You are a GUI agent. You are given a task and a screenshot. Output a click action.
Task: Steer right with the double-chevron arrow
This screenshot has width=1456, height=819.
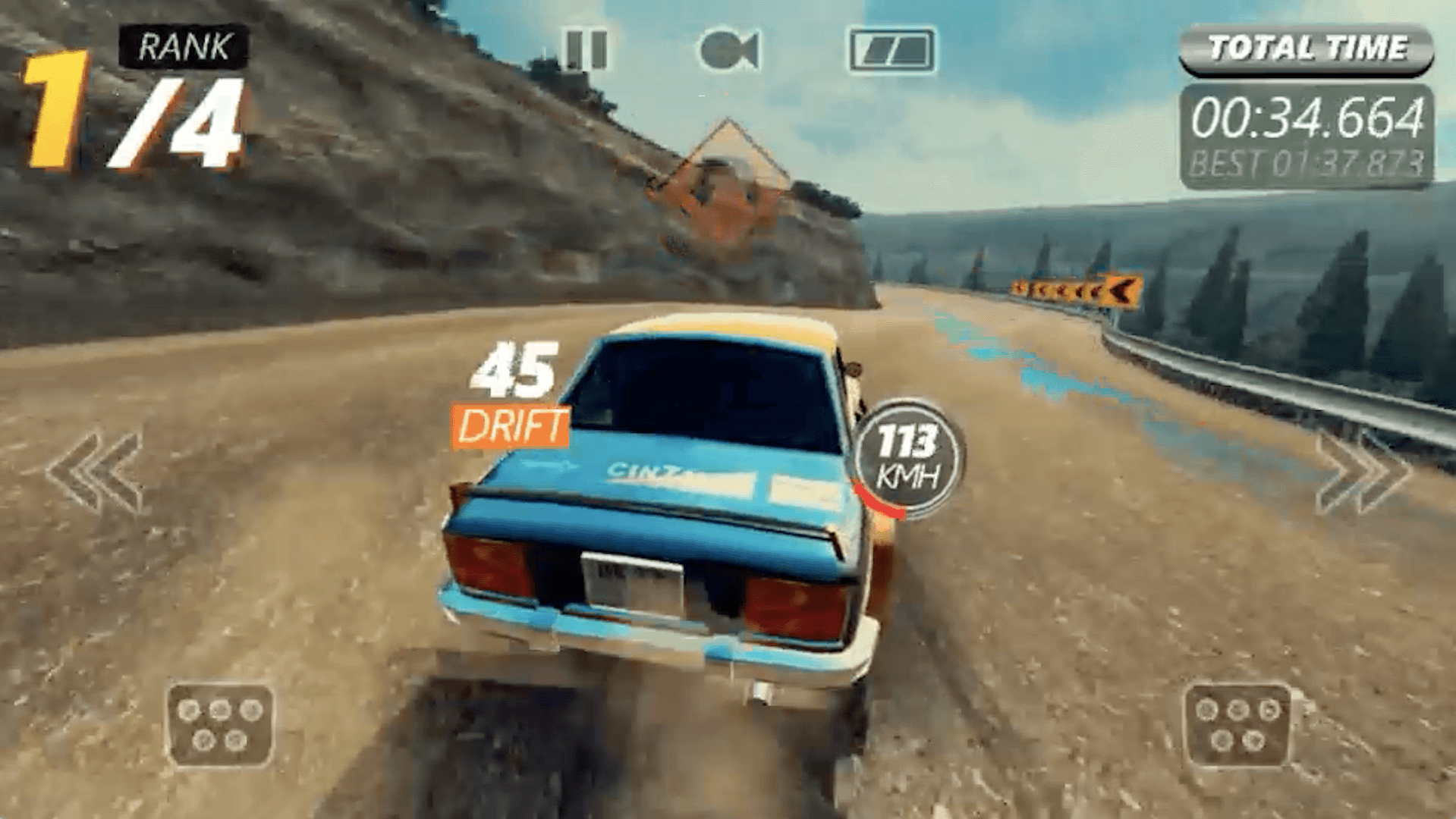[1363, 472]
